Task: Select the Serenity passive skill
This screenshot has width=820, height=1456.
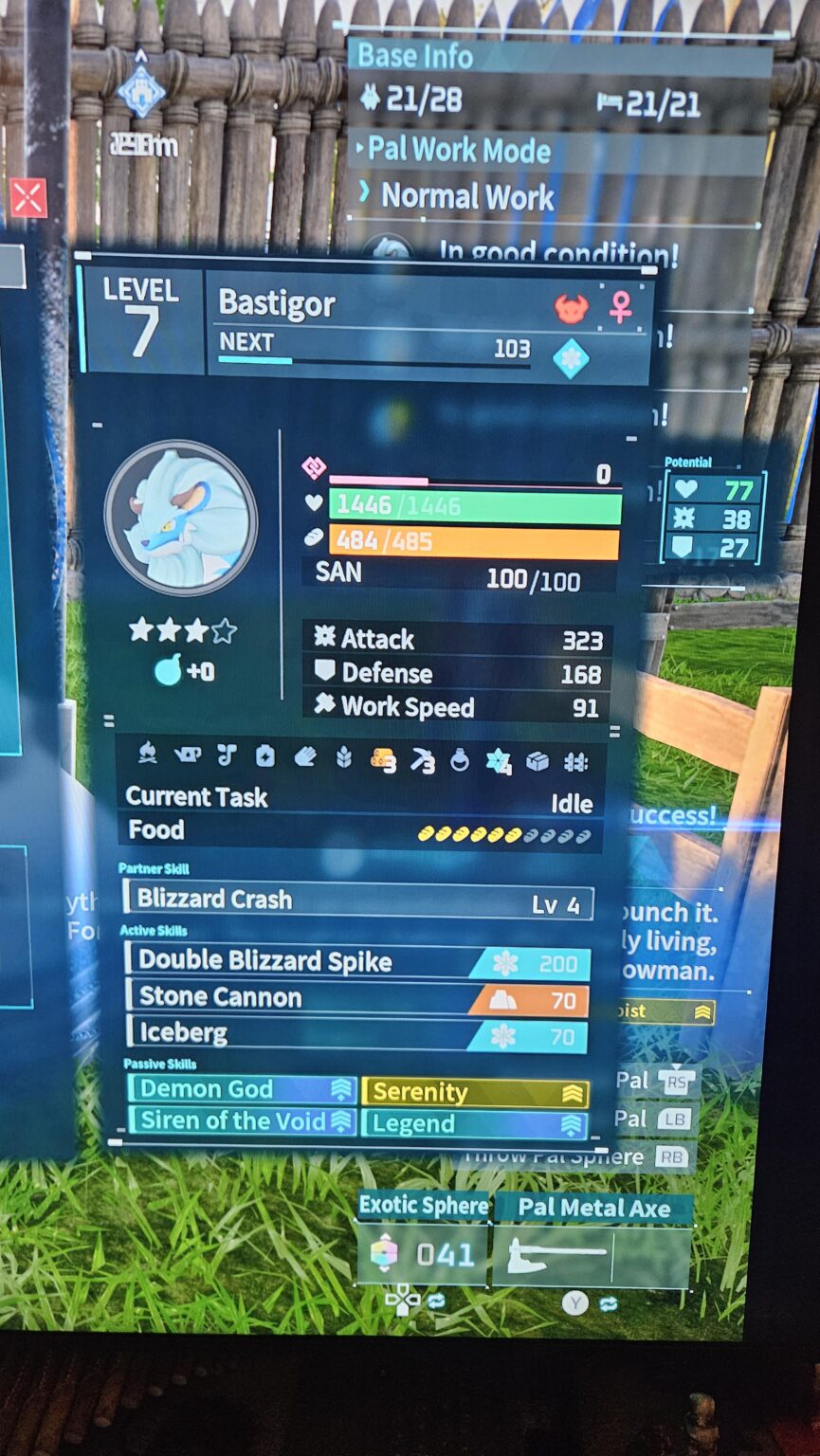Action: [475, 1092]
